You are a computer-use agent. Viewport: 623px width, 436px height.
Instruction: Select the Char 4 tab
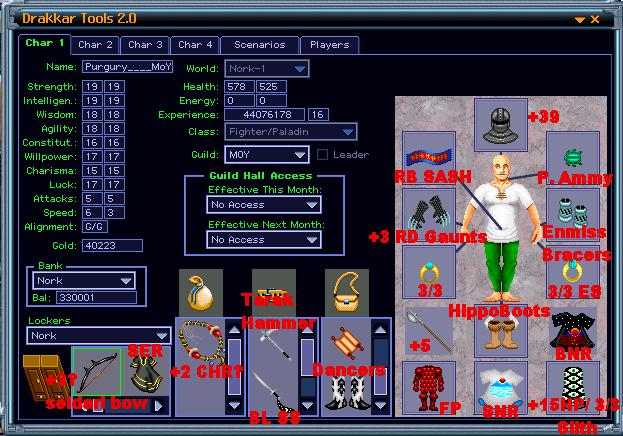pos(195,44)
